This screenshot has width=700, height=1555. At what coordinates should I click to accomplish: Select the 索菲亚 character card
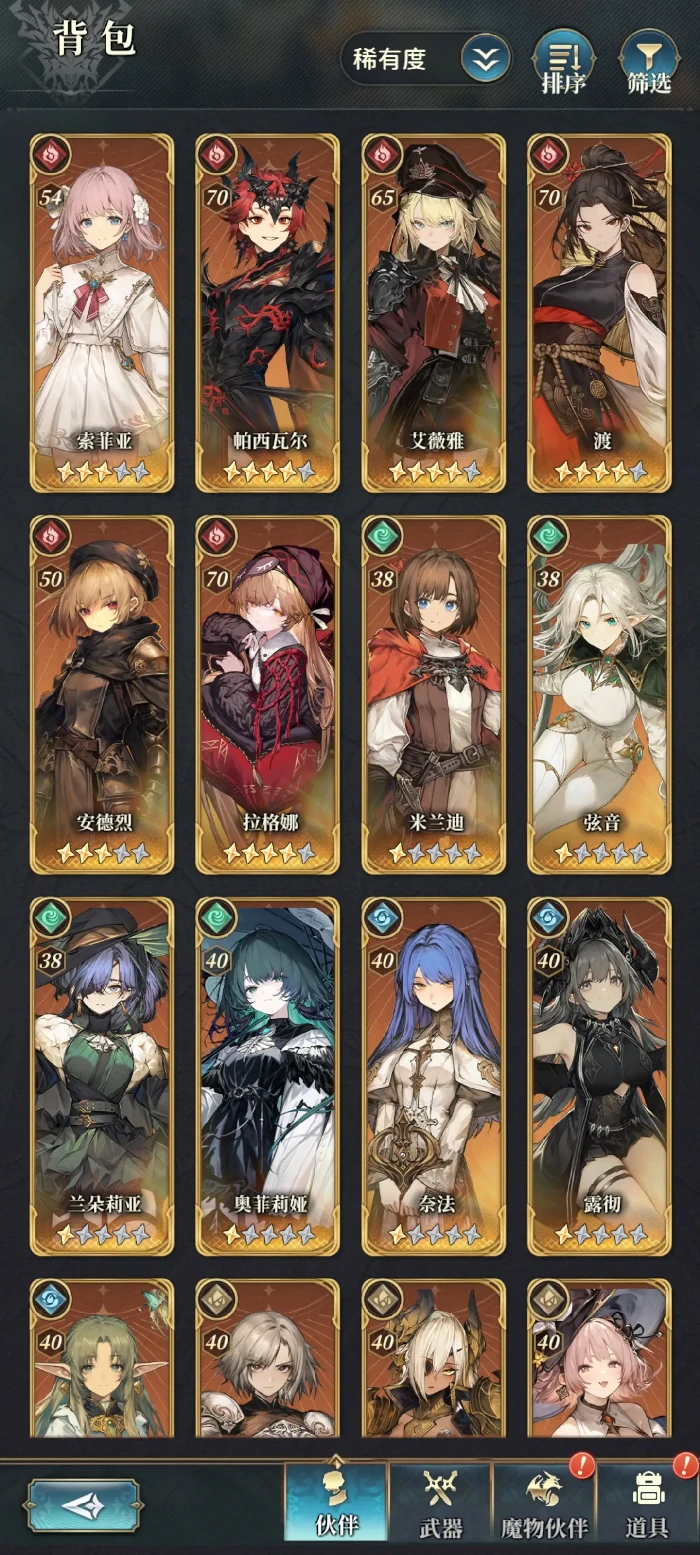tap(102, 313)
